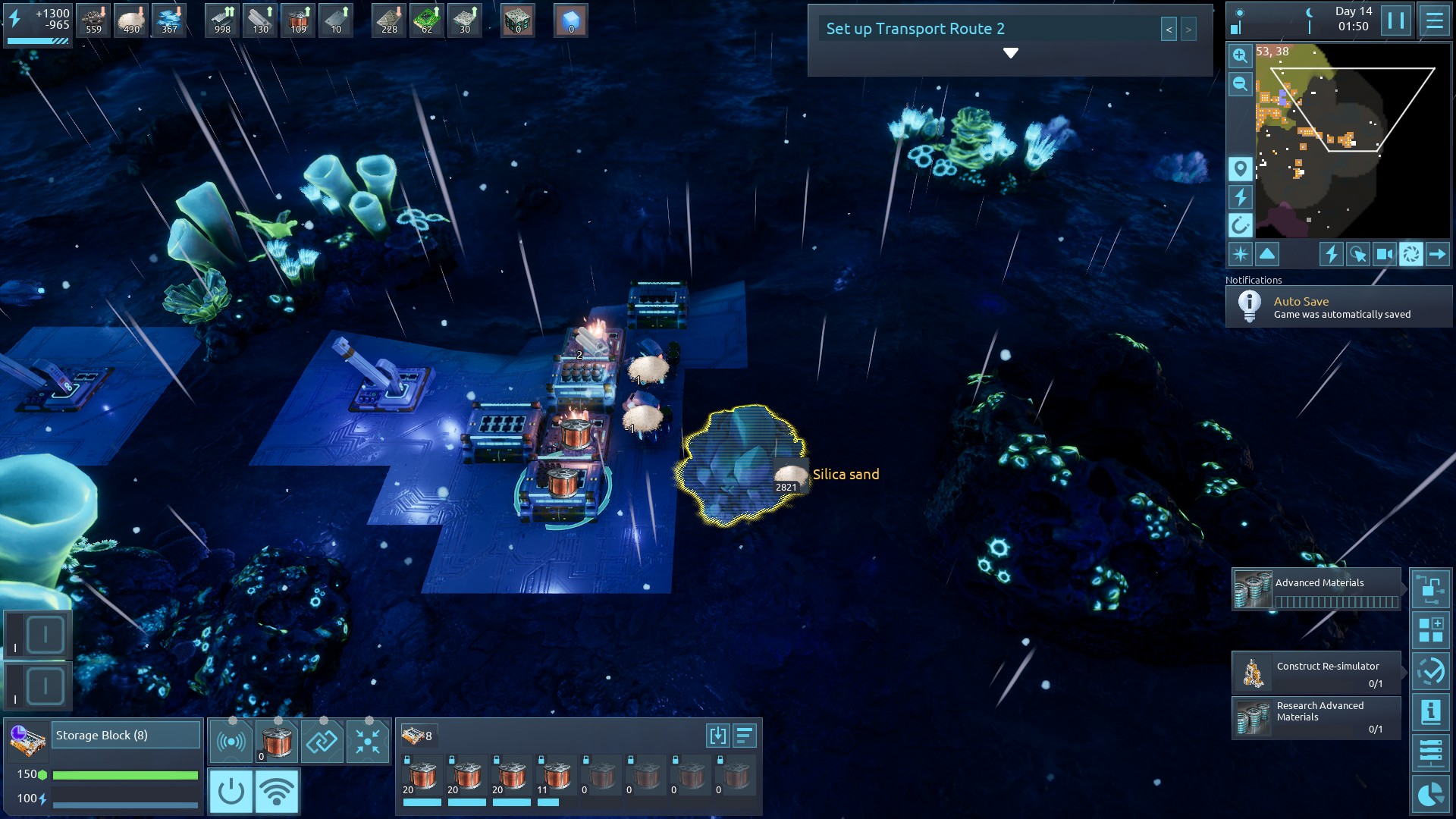Open the main hamburger menu
This screenshot has width=1456, height=819.
click(1434, 20)
